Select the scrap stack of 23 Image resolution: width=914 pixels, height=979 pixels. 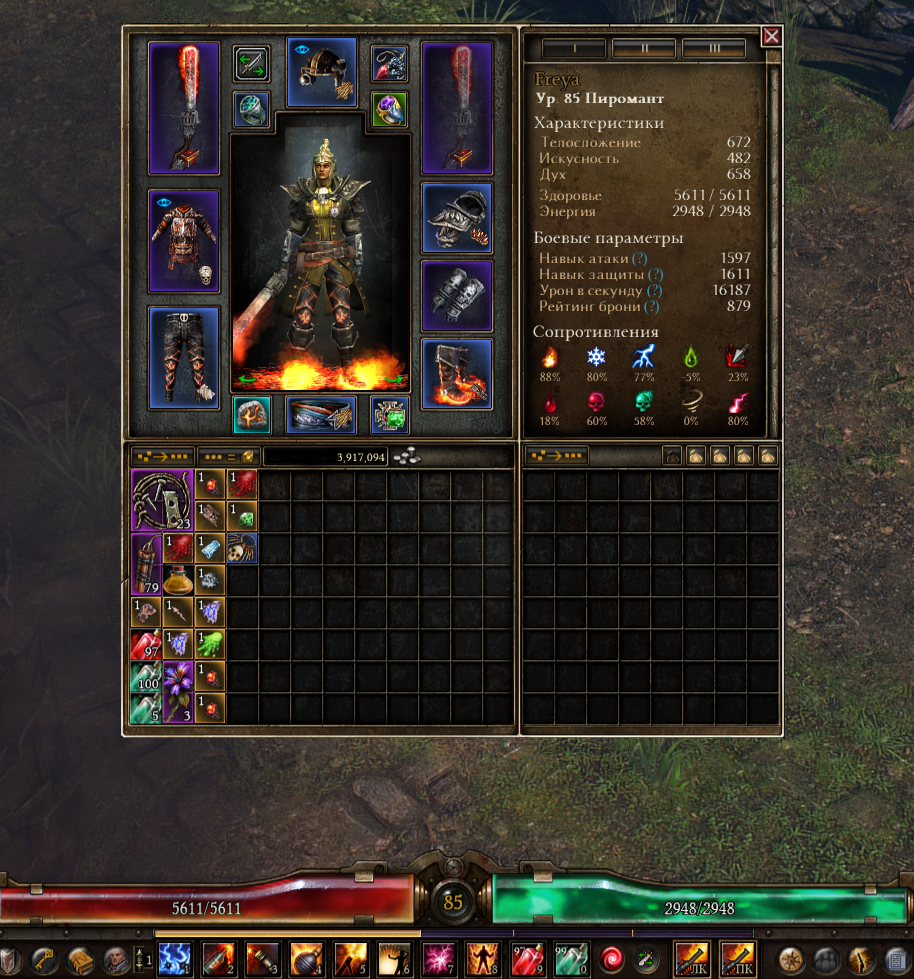pyautogui.click(x=162, y=500)
